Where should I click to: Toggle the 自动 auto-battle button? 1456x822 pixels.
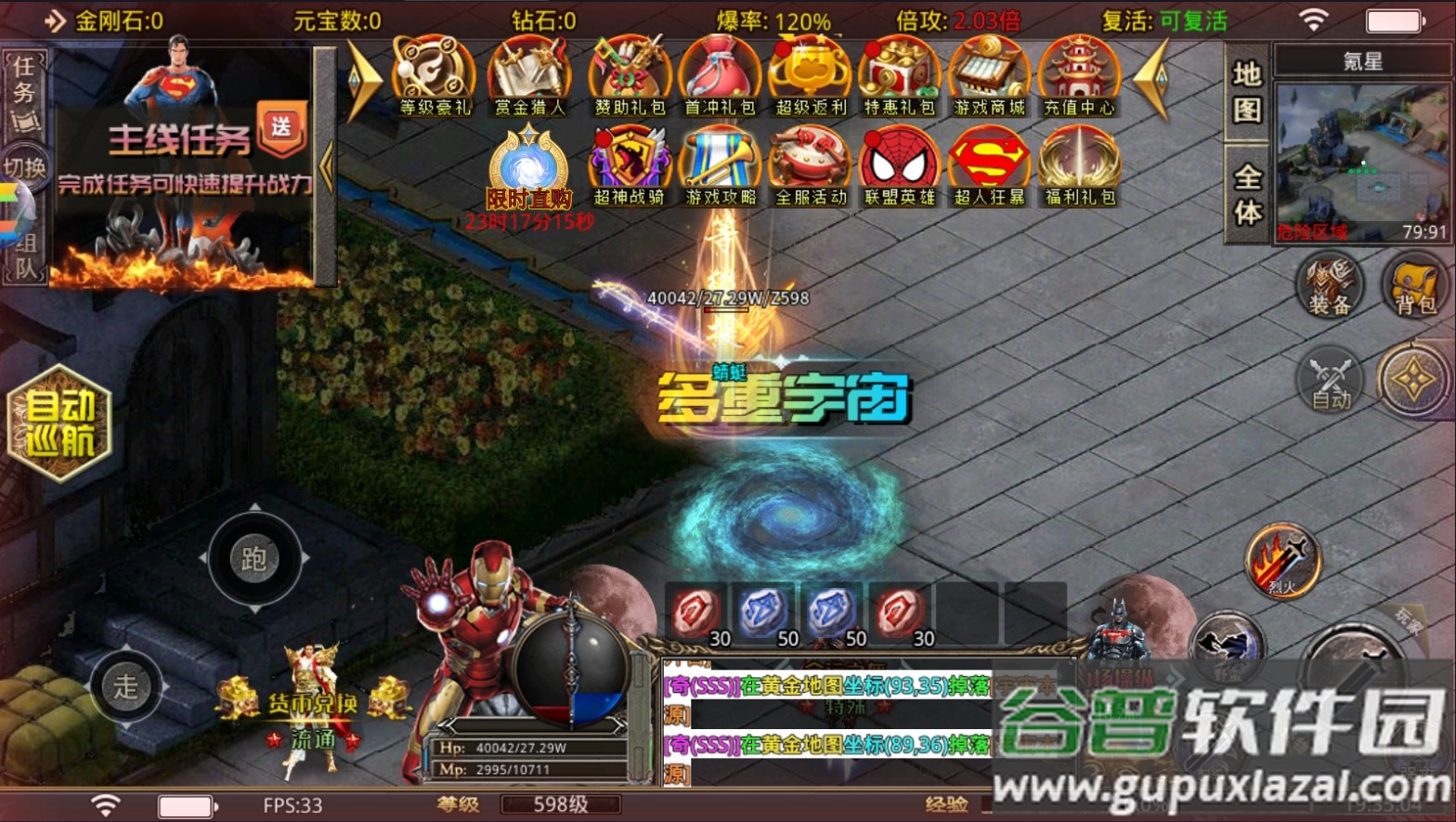point(1332,383)
